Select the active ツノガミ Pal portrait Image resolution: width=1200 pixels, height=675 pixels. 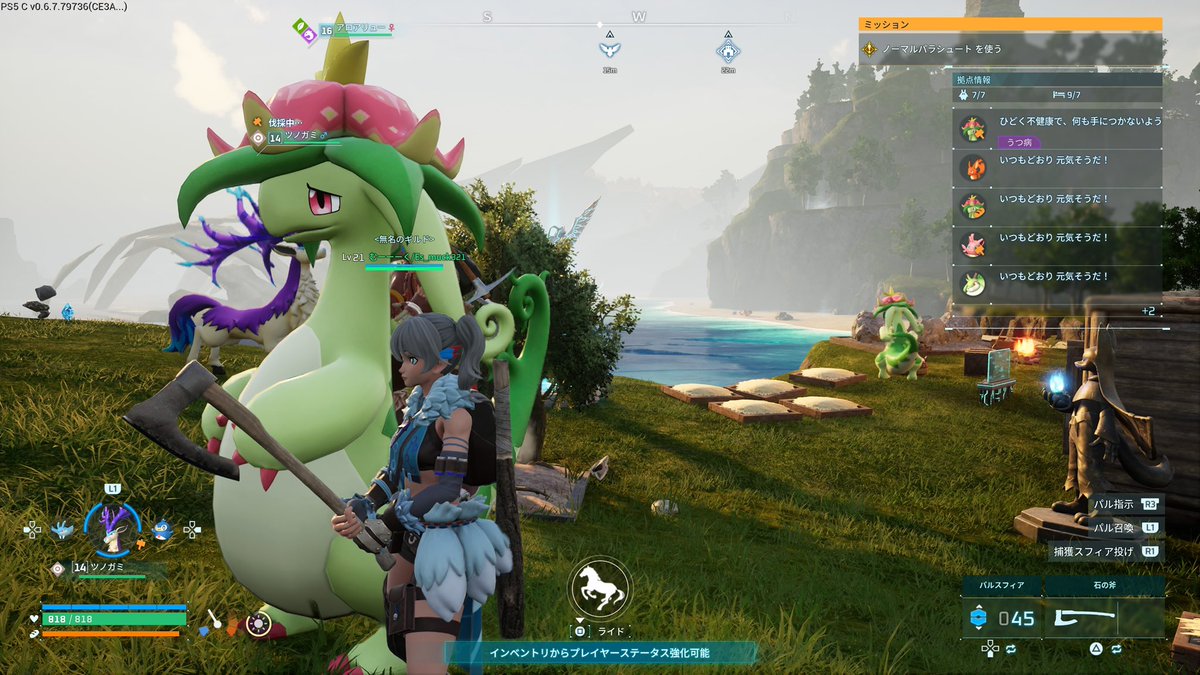coord(112,526)
